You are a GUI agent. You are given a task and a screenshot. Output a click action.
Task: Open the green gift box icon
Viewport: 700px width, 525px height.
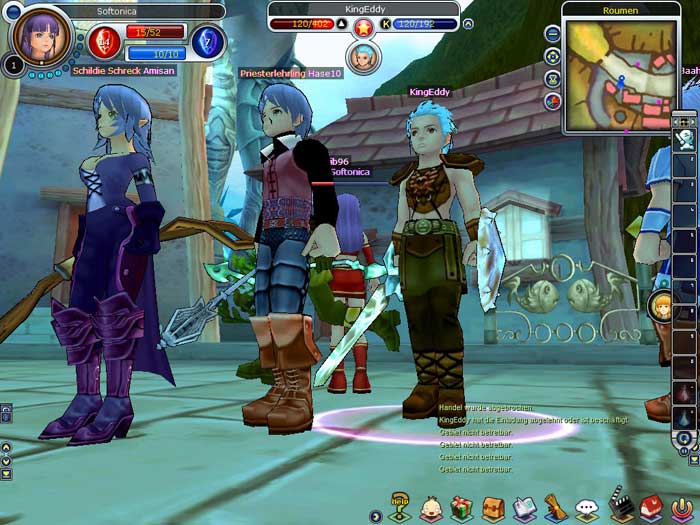(461, 508)
